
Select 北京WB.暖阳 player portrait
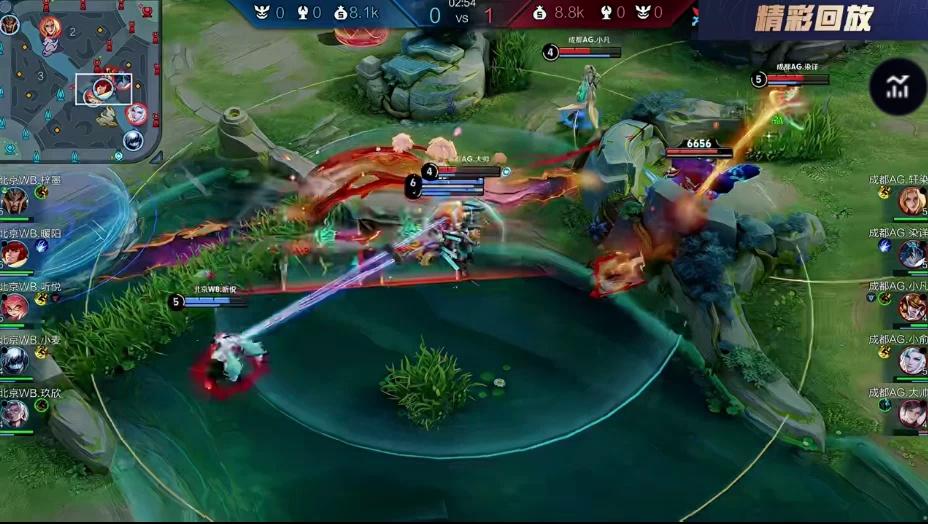[x=14, y=254]
